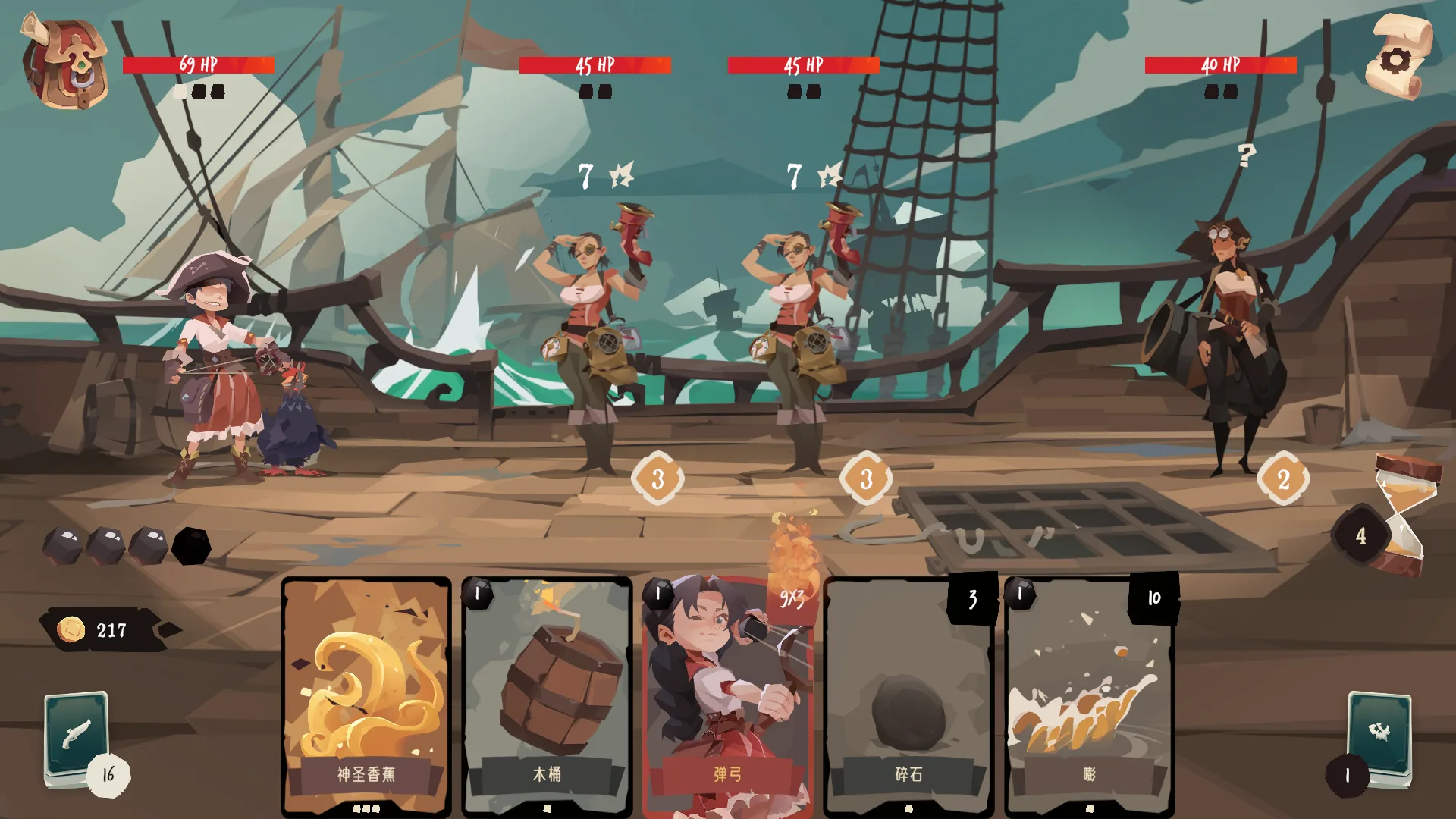Open the settings gear scroll
Viewport: 1456px width, 819px height.
[x=1398, y=58]
